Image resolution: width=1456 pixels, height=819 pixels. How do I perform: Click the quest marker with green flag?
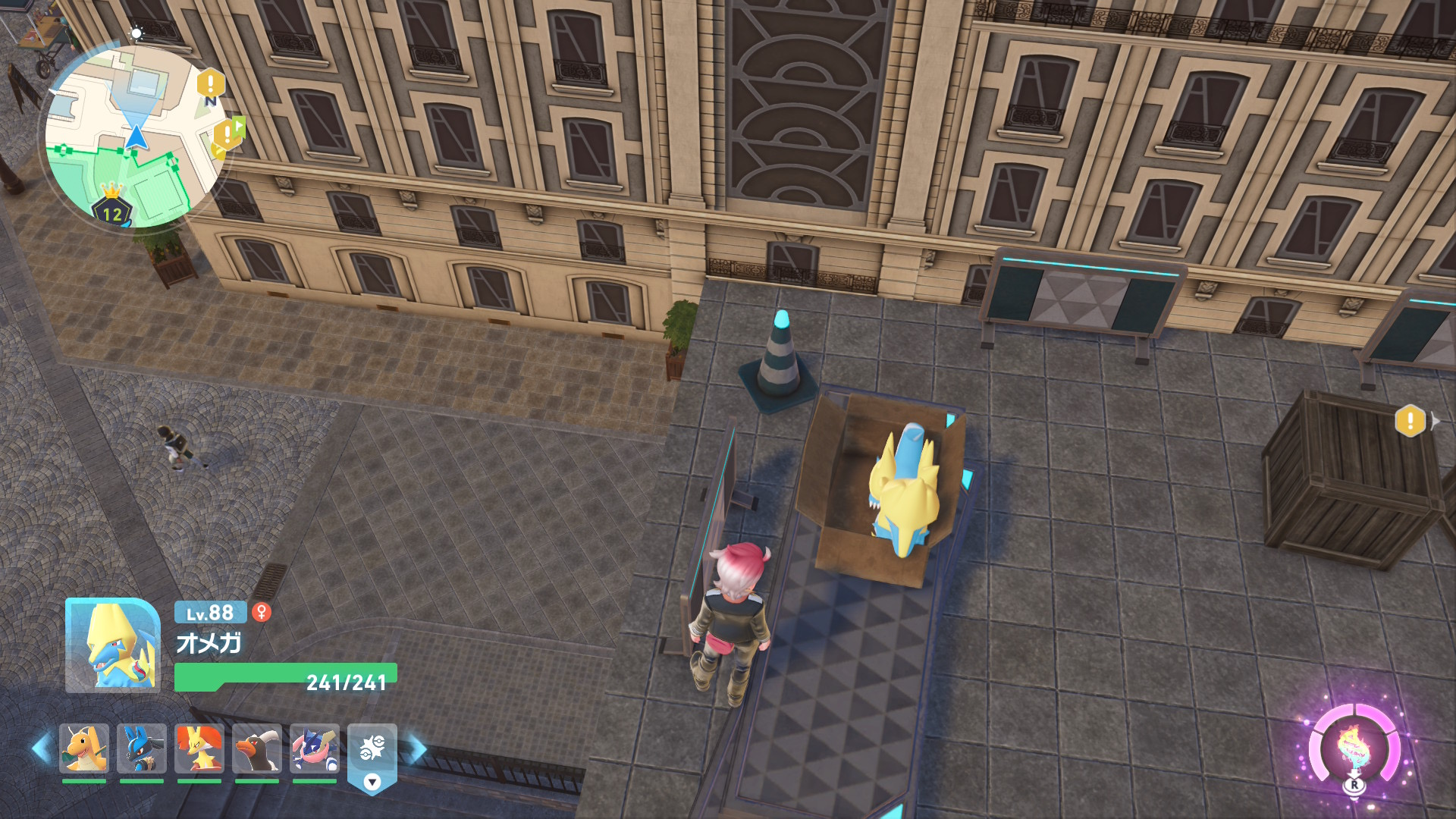[228, 134]
